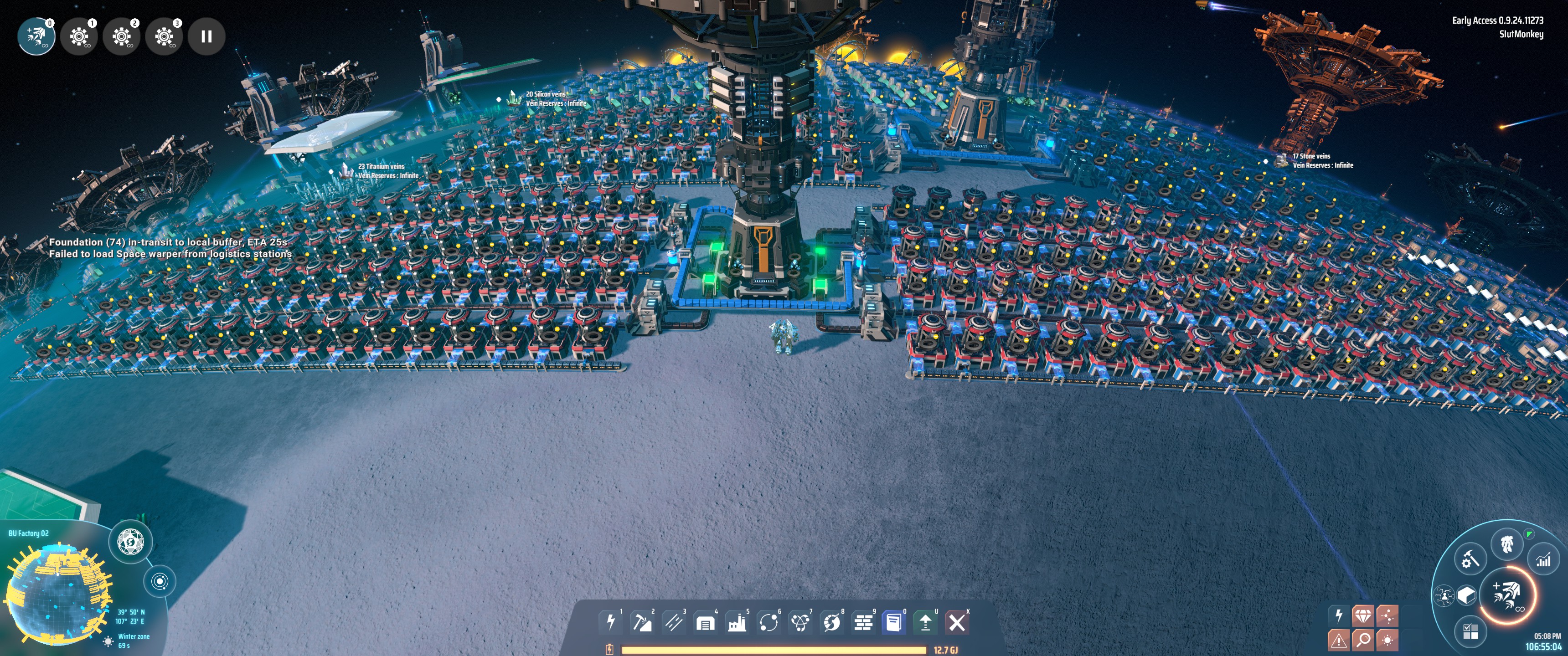Open the star map orbit button
This screenshot has width=1568, height=656.
pos(160,581)
